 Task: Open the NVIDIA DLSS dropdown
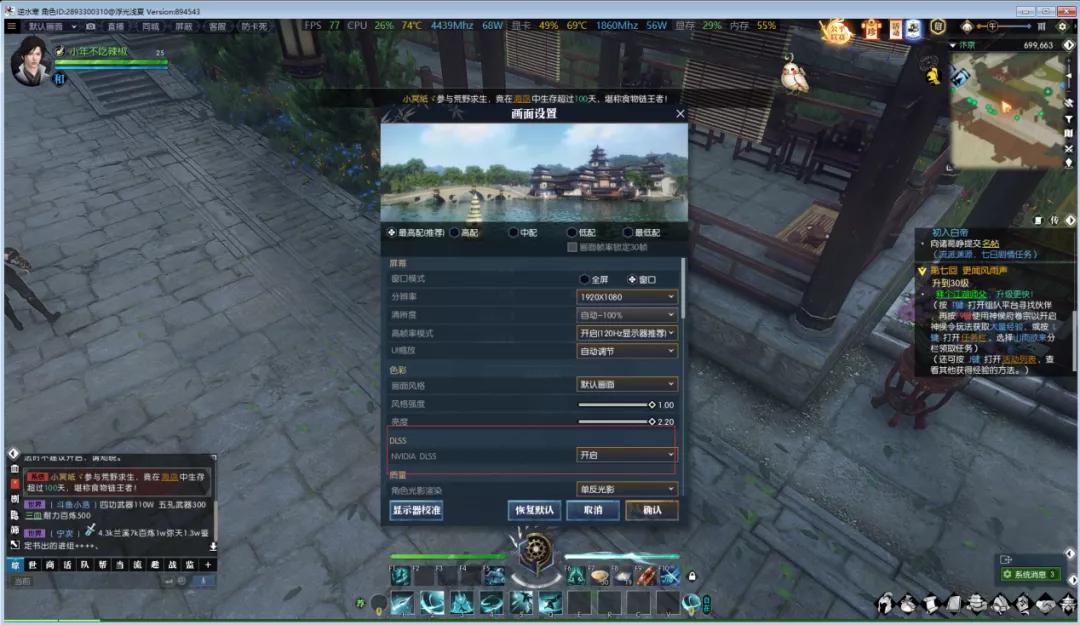pos(627,455)
